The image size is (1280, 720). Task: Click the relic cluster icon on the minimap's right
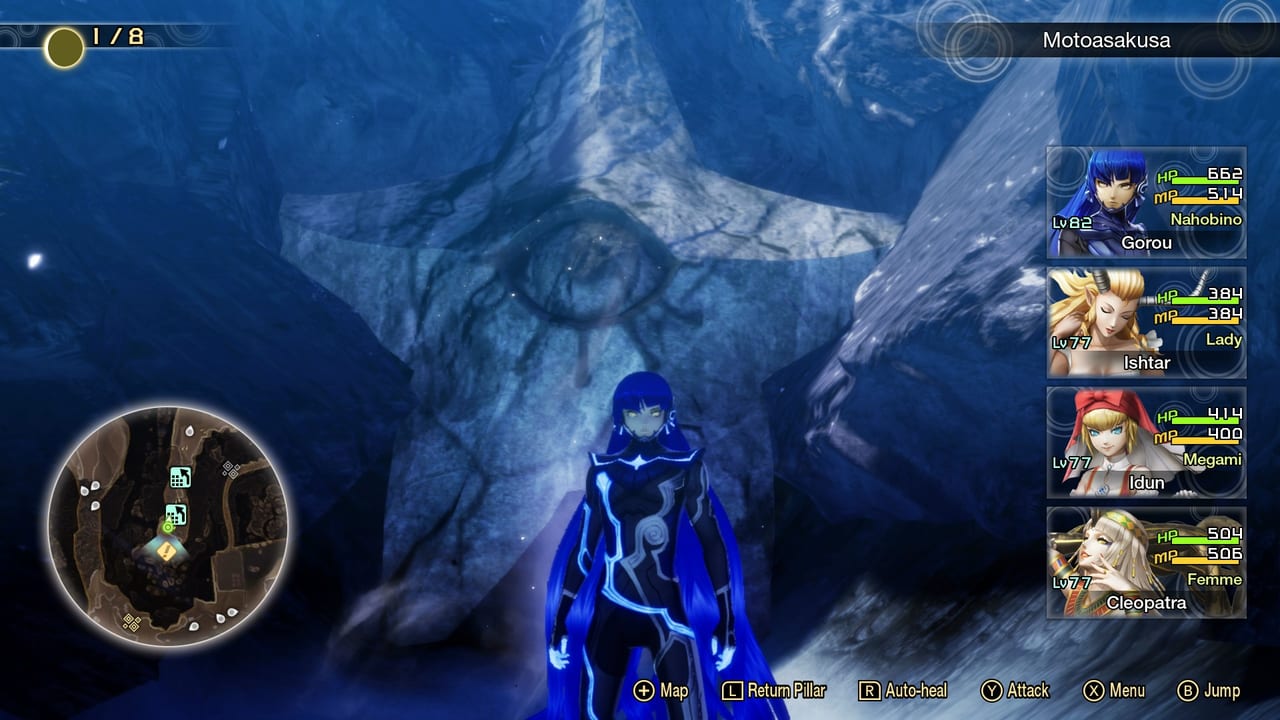231,470
